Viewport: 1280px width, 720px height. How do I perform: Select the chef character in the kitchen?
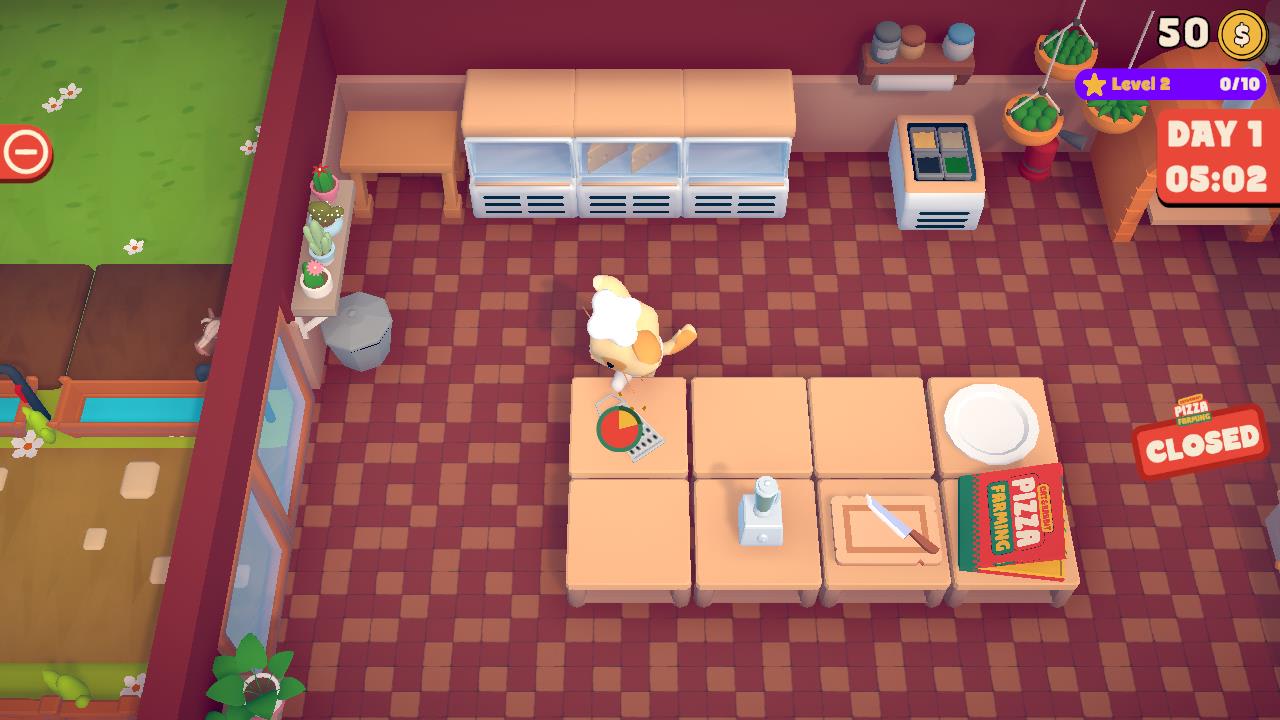630,330
